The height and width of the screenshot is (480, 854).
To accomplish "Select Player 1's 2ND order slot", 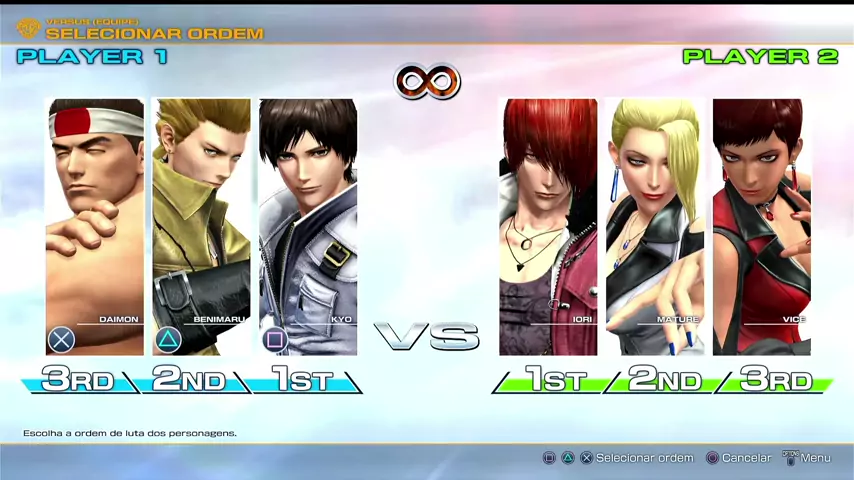I will 190,380.
